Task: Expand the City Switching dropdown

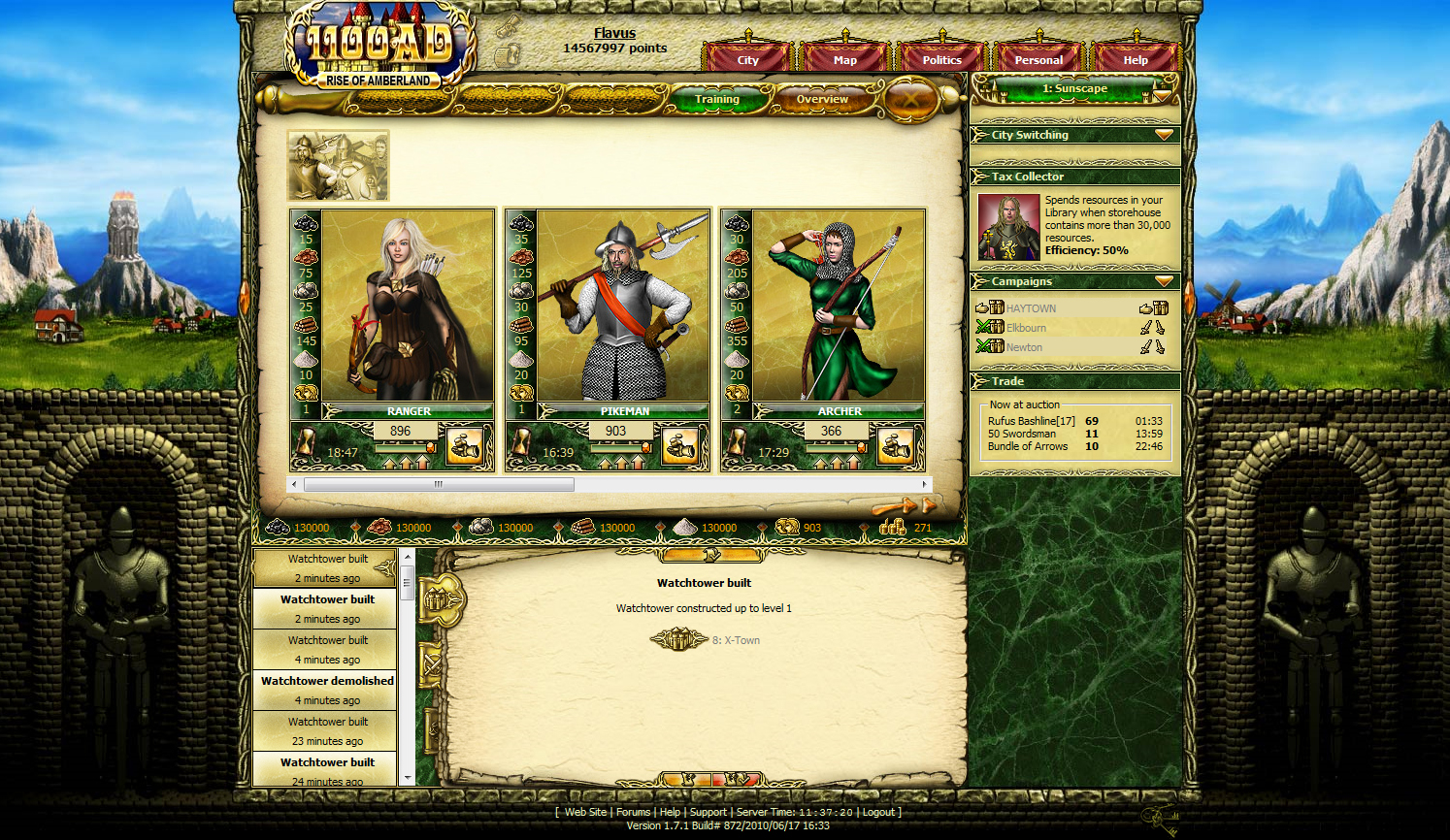Action: pos(1164,135)
